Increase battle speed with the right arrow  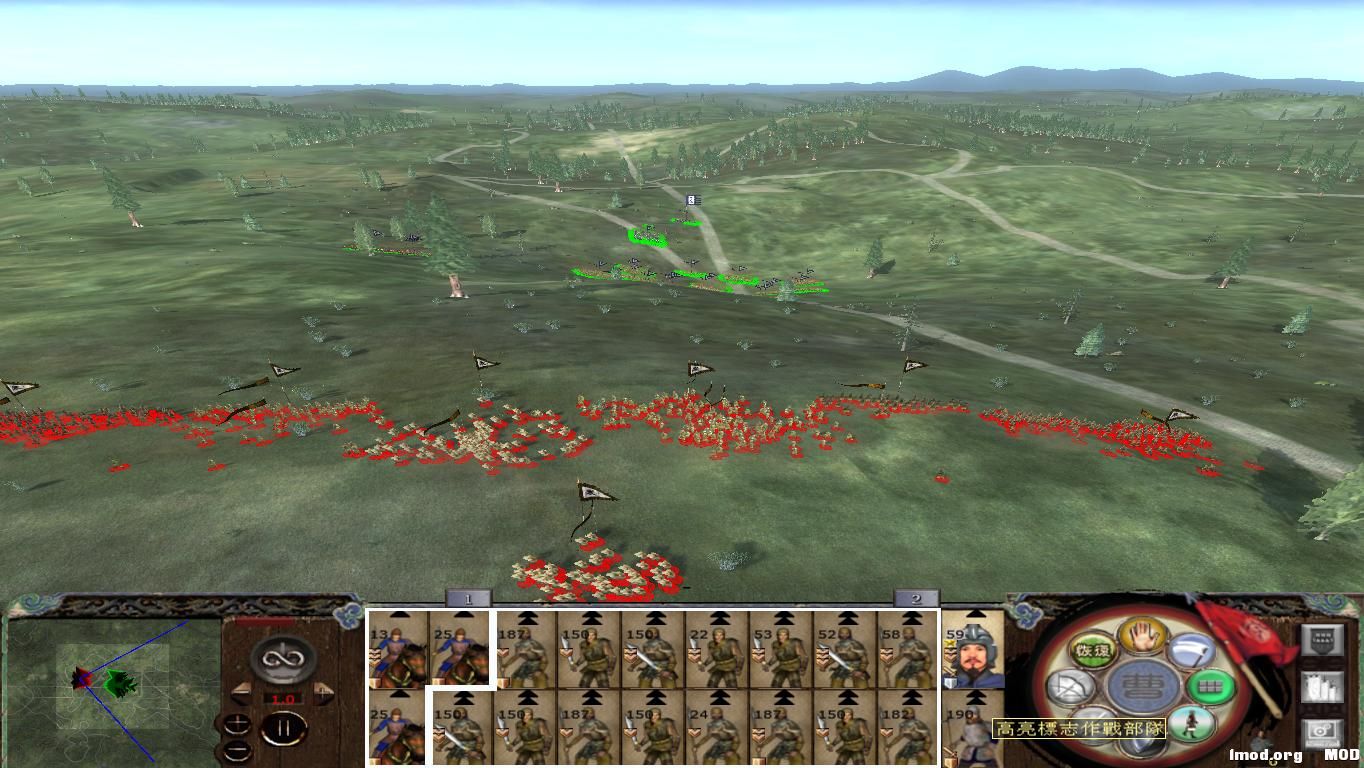[322, 693]
